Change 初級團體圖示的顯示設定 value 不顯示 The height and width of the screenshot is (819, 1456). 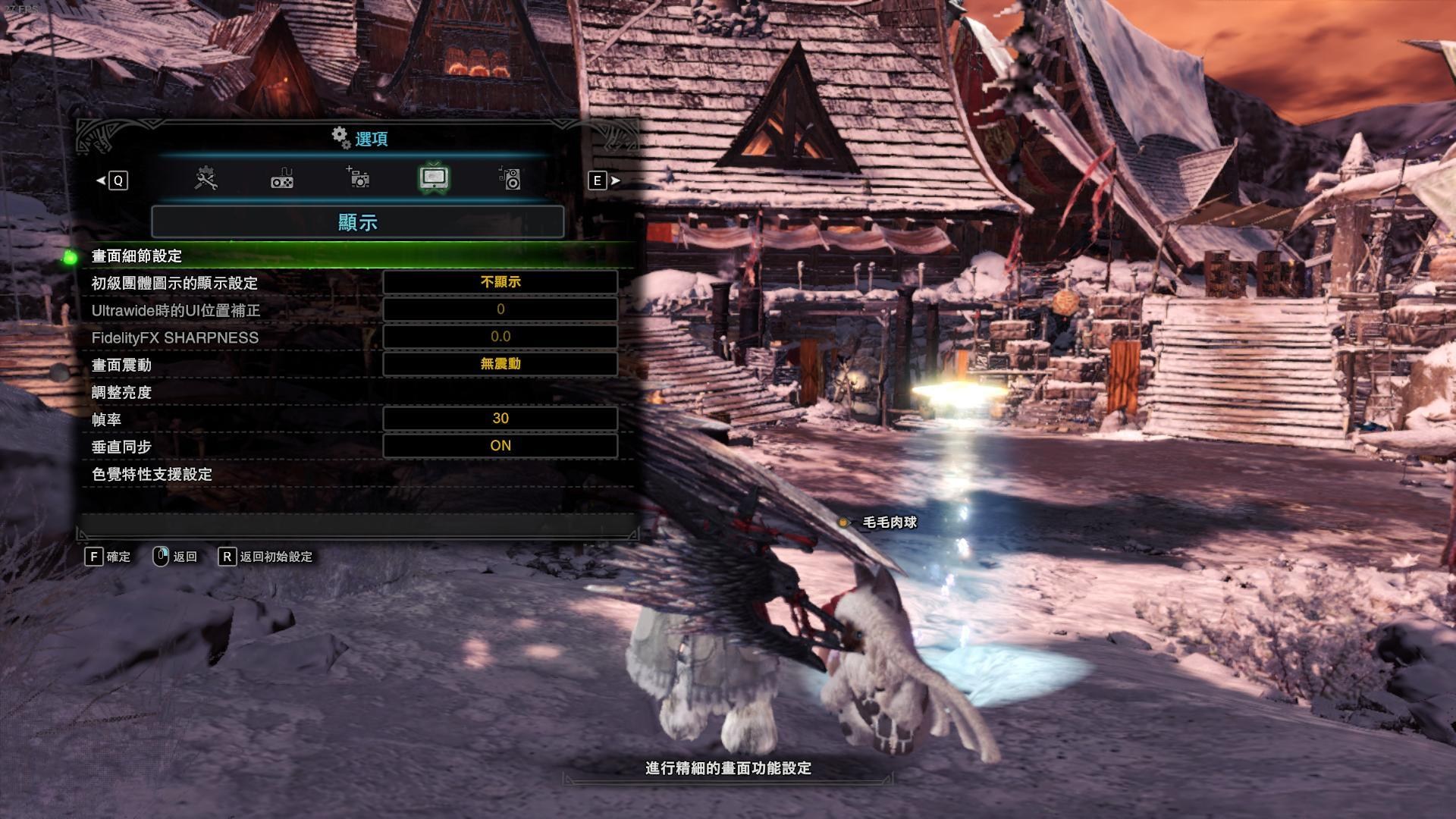click(500, 282)
